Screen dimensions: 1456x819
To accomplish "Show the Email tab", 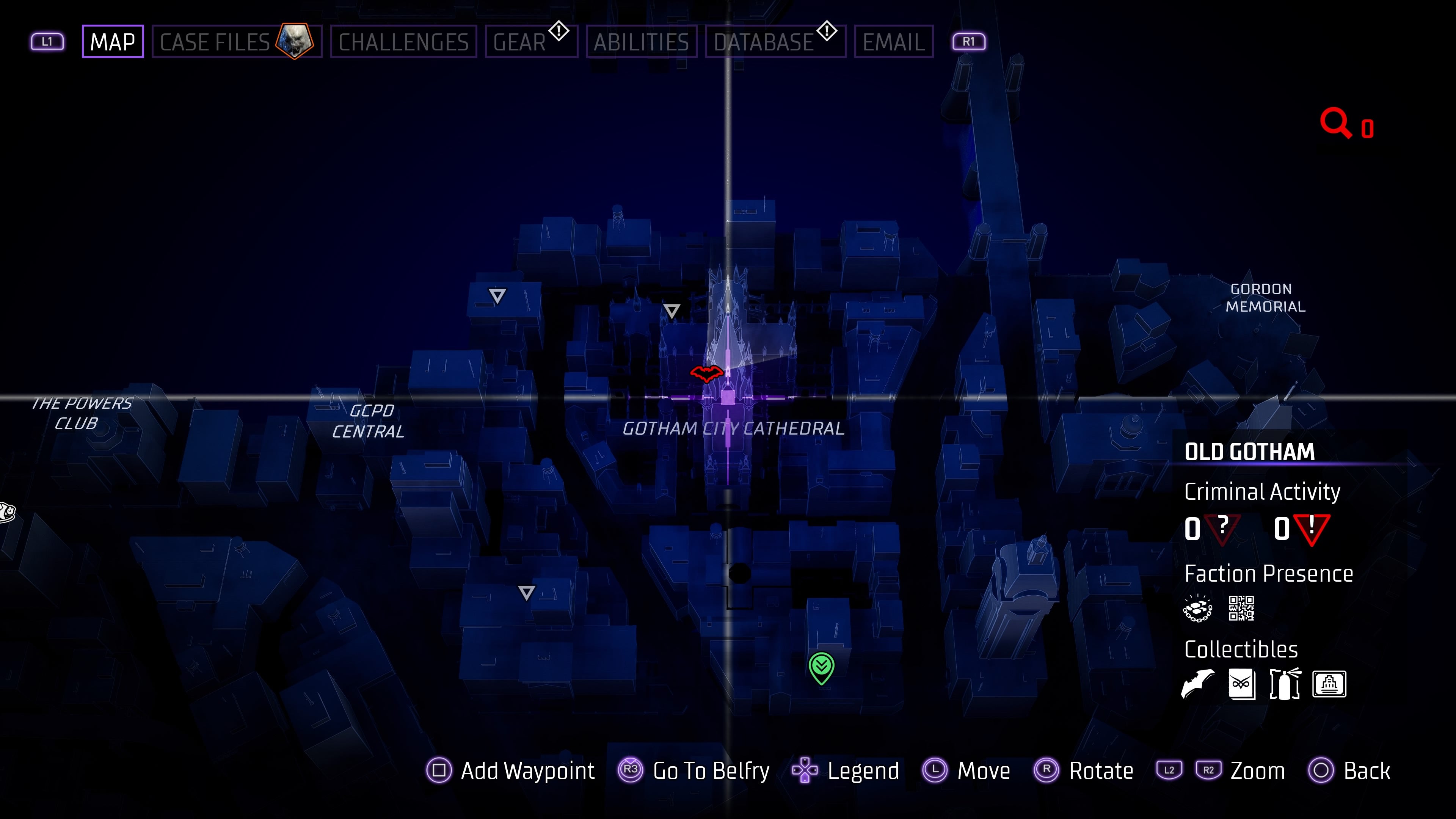I will pos(893,42).
